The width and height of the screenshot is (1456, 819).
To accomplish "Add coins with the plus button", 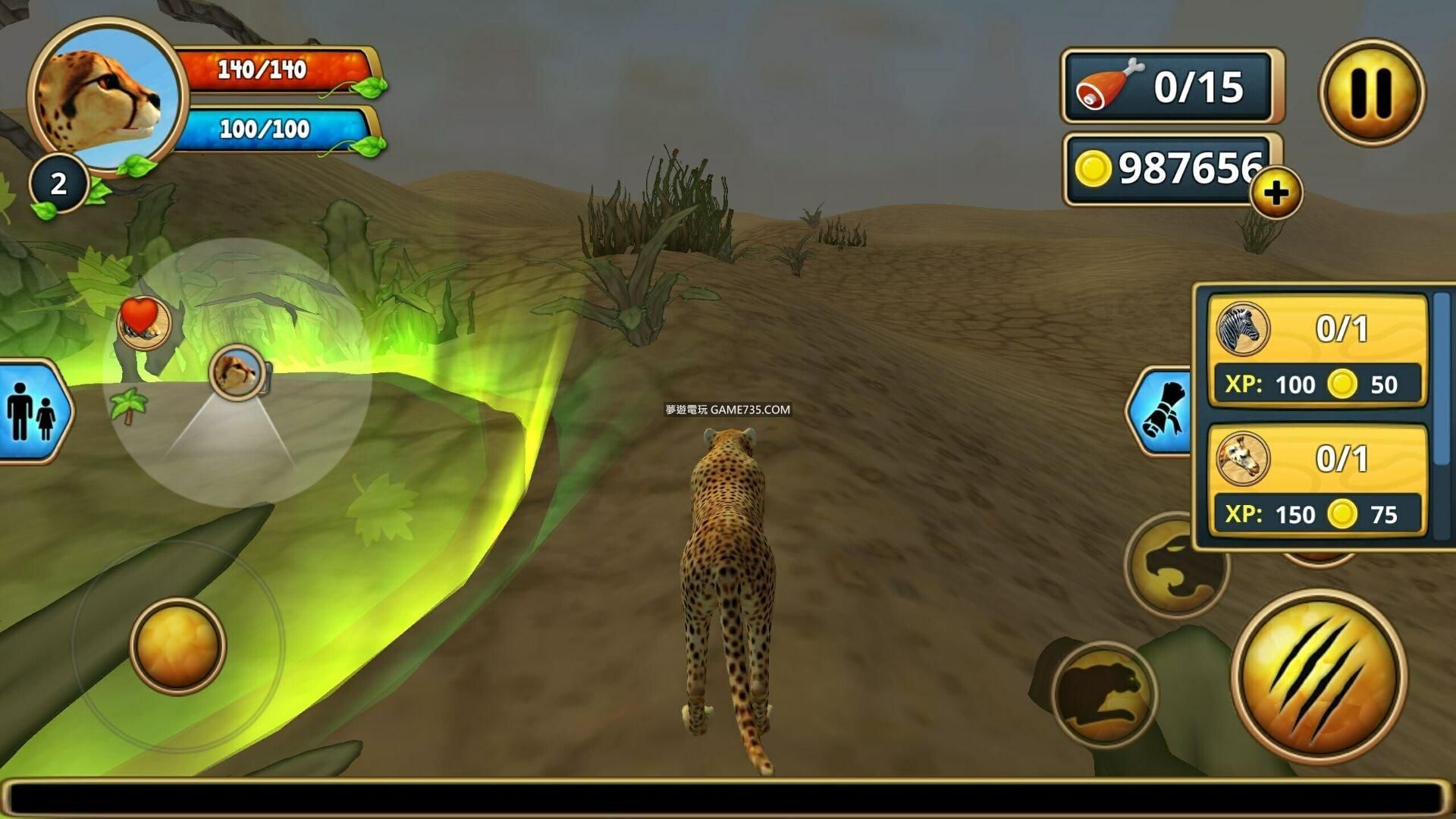I will 1276,192.
